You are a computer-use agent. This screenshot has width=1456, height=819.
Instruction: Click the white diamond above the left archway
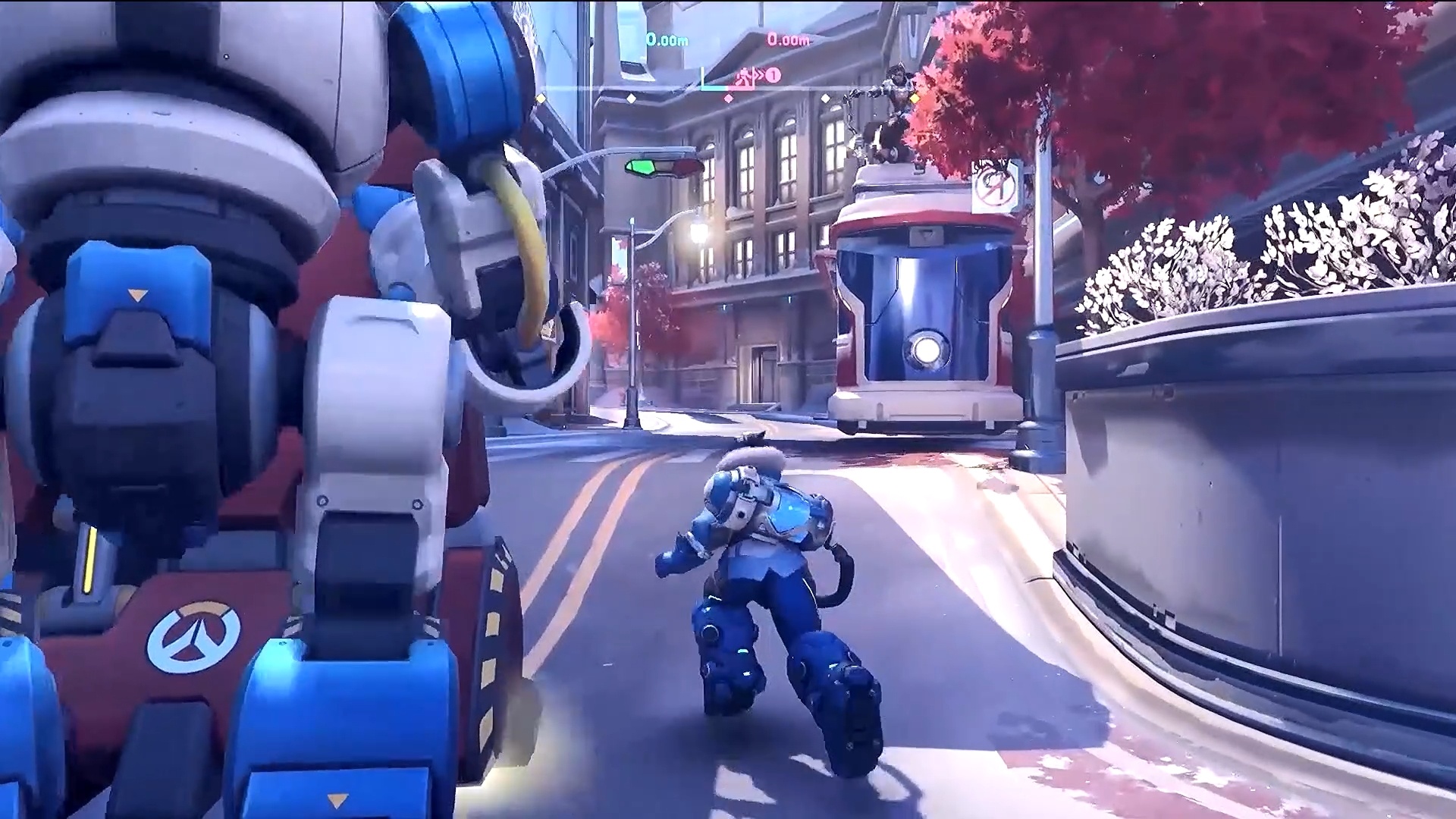tap(630, 99)
